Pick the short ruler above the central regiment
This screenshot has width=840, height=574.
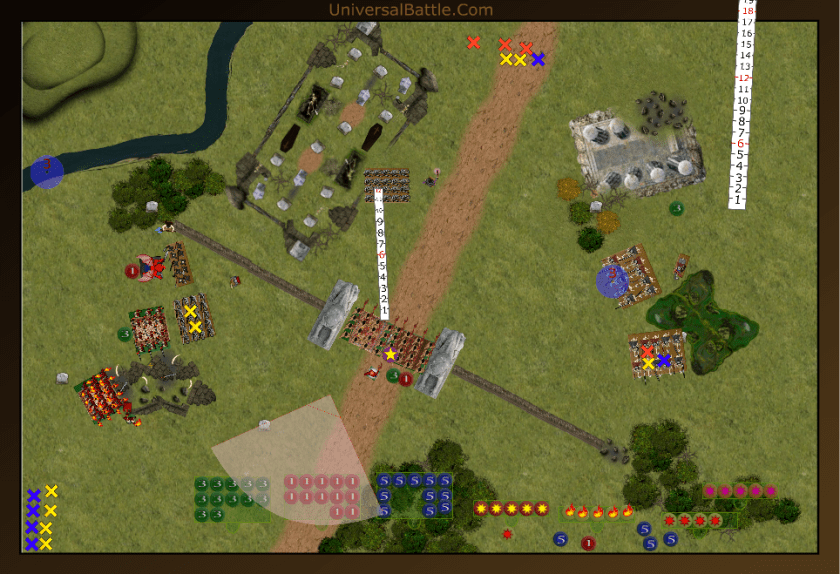380,260
